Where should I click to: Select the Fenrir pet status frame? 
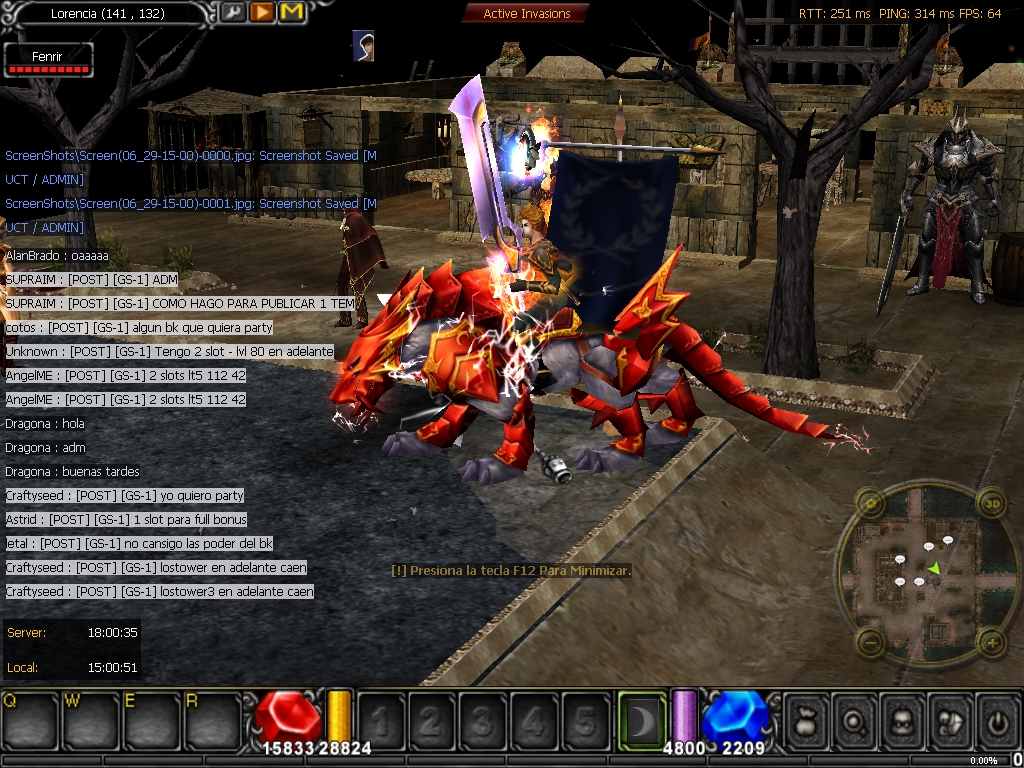click(48, 60)
